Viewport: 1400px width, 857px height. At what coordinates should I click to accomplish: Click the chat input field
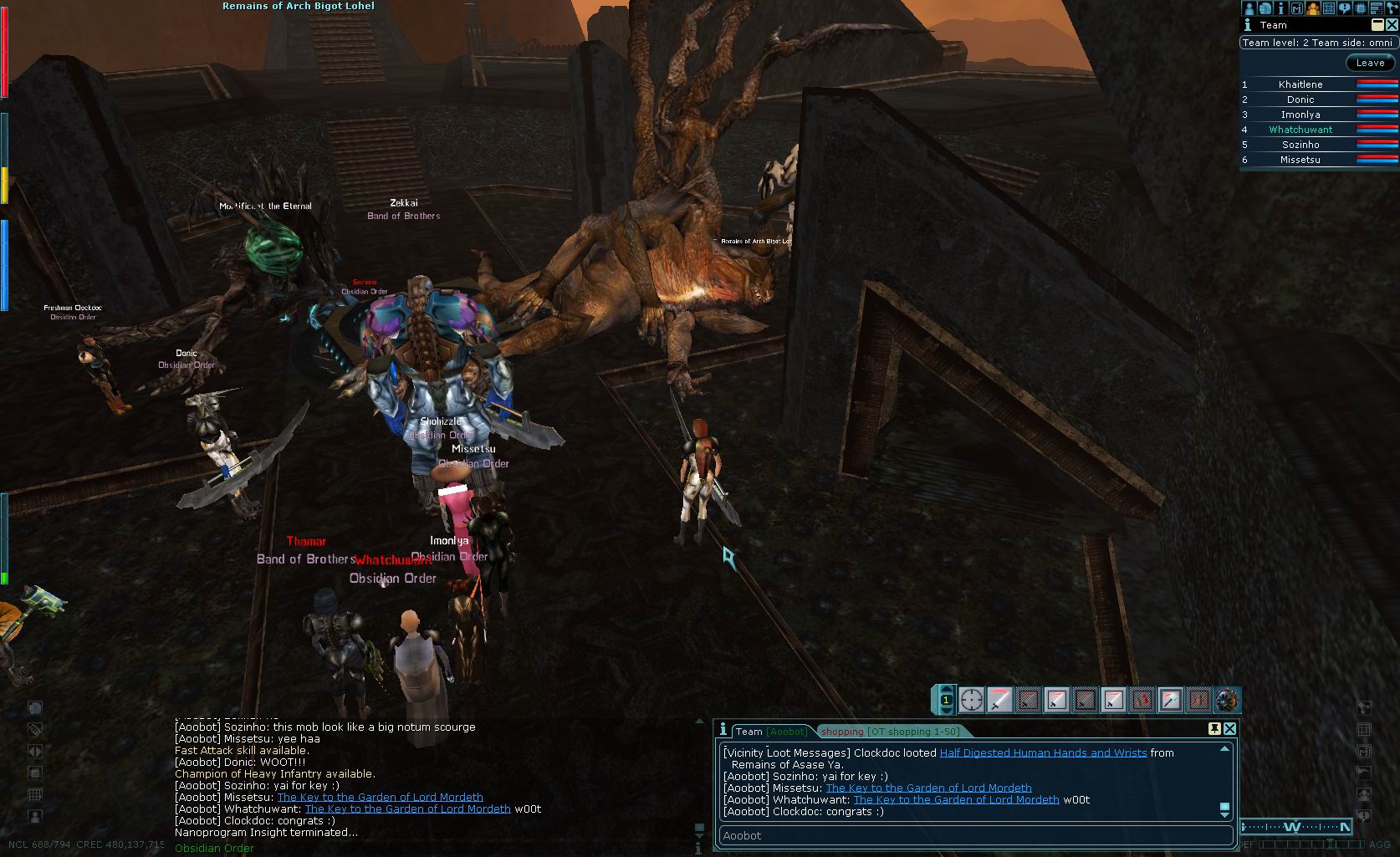[x=975, y=835]
